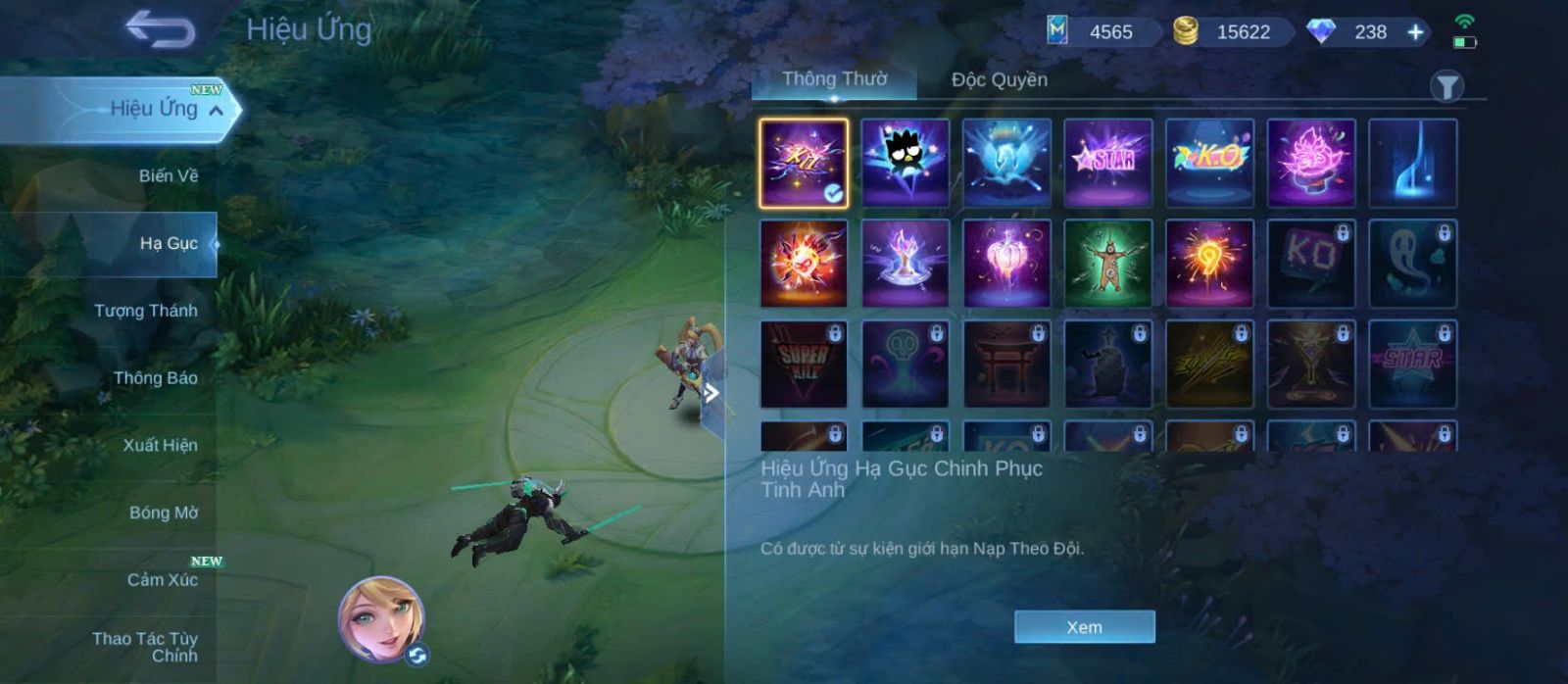Switch to the Thông Thường tab

pos(834,79)
